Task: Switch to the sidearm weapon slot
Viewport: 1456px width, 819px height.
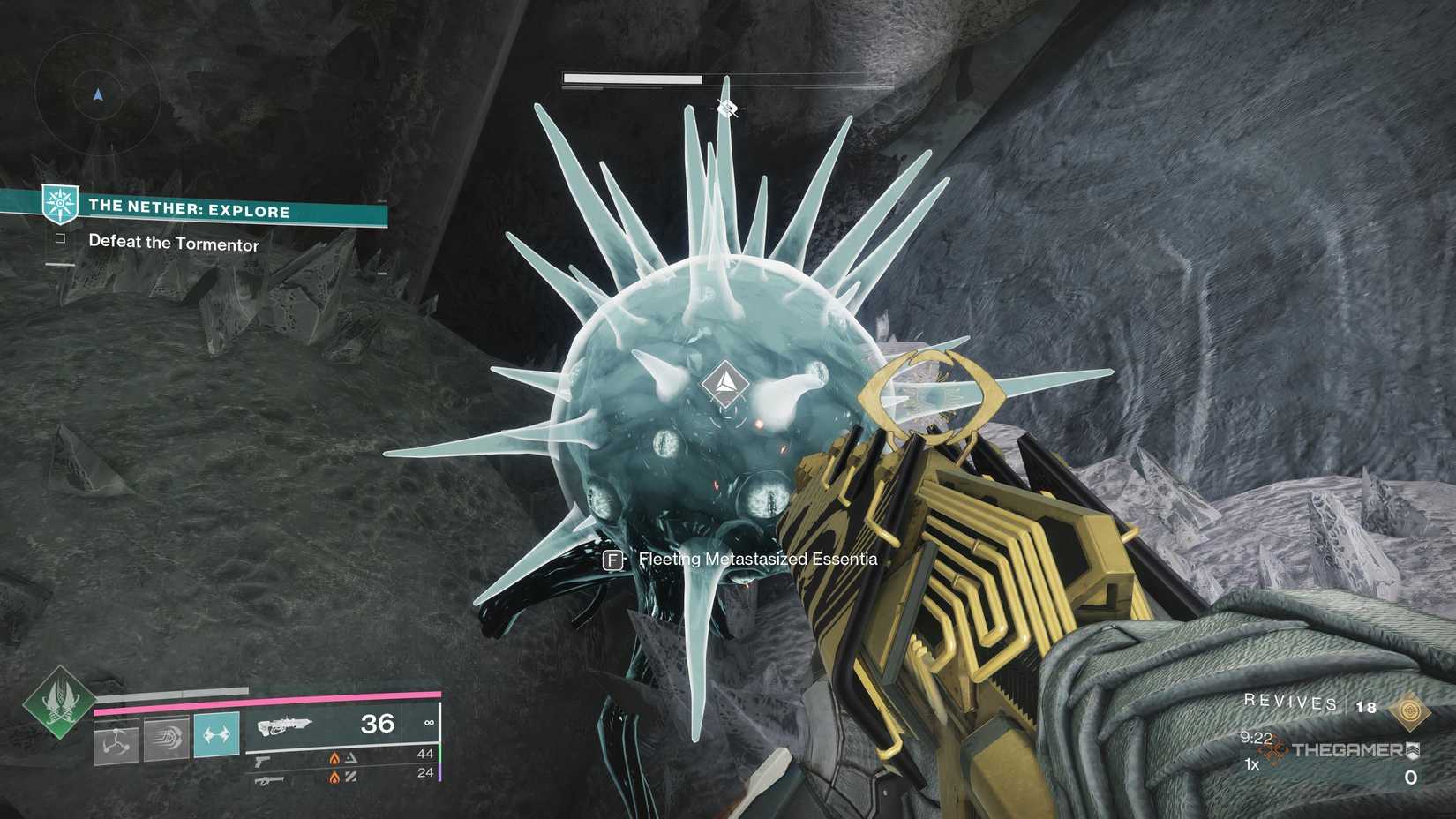Action: pyautogui.click(x=263, y=760)
